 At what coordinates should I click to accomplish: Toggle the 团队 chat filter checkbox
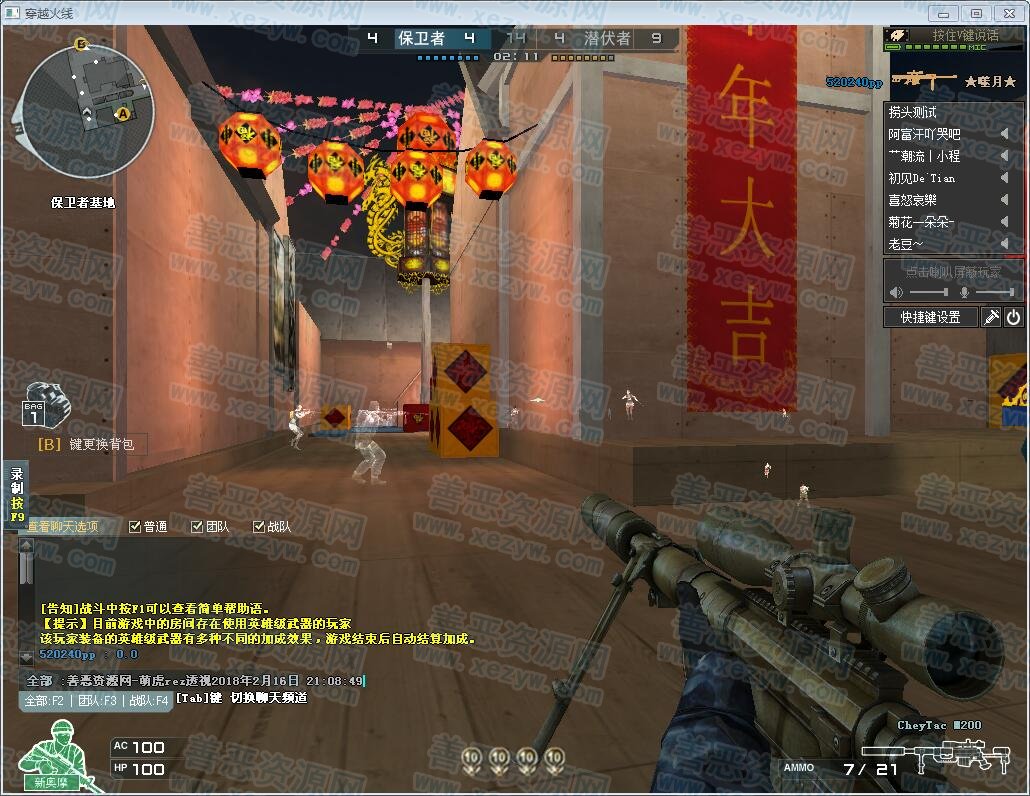[x=197, y=527]
